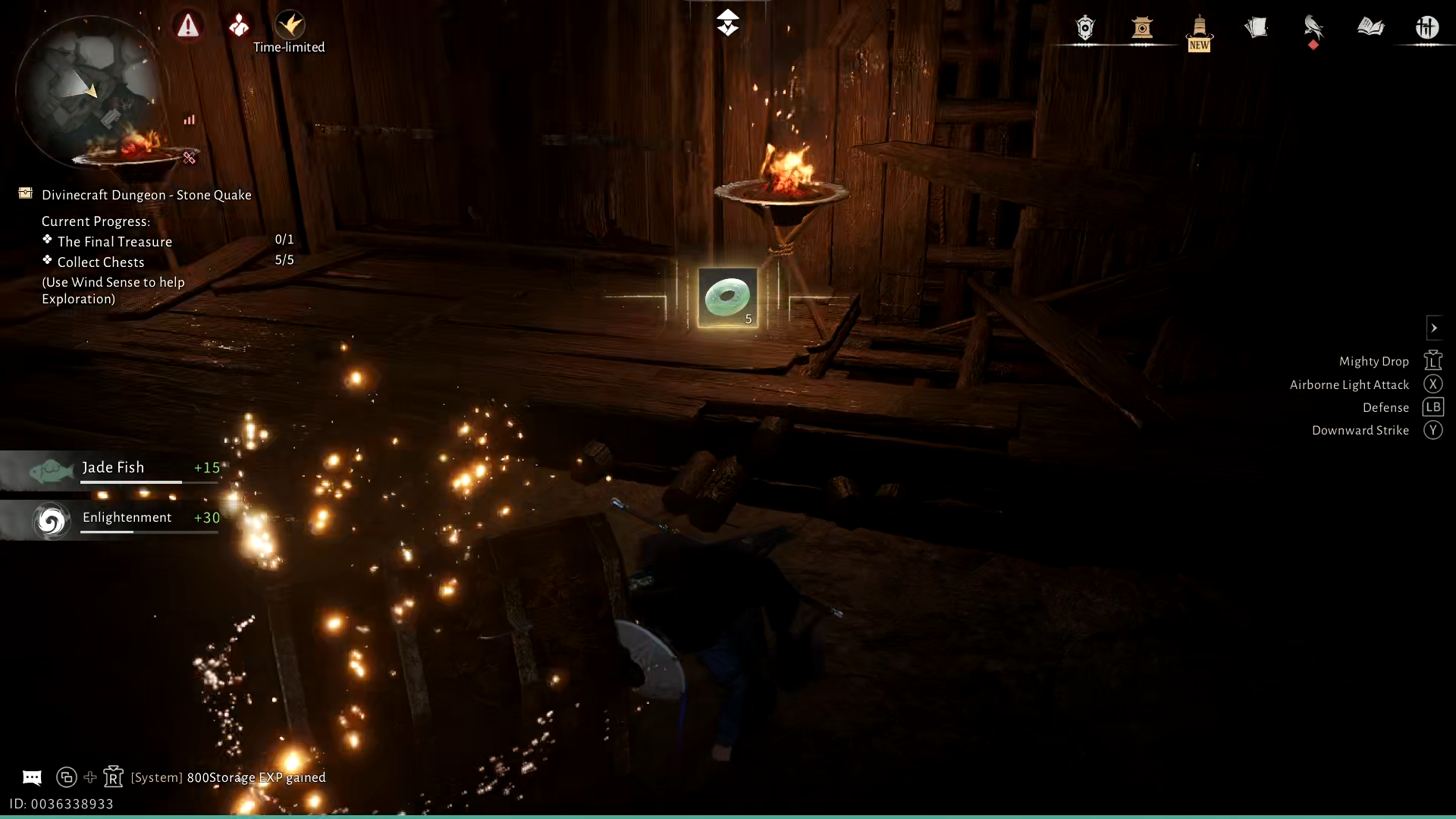Open the open-book journal icon
The image size is (1456, 819).
[x=1370, y=28]
